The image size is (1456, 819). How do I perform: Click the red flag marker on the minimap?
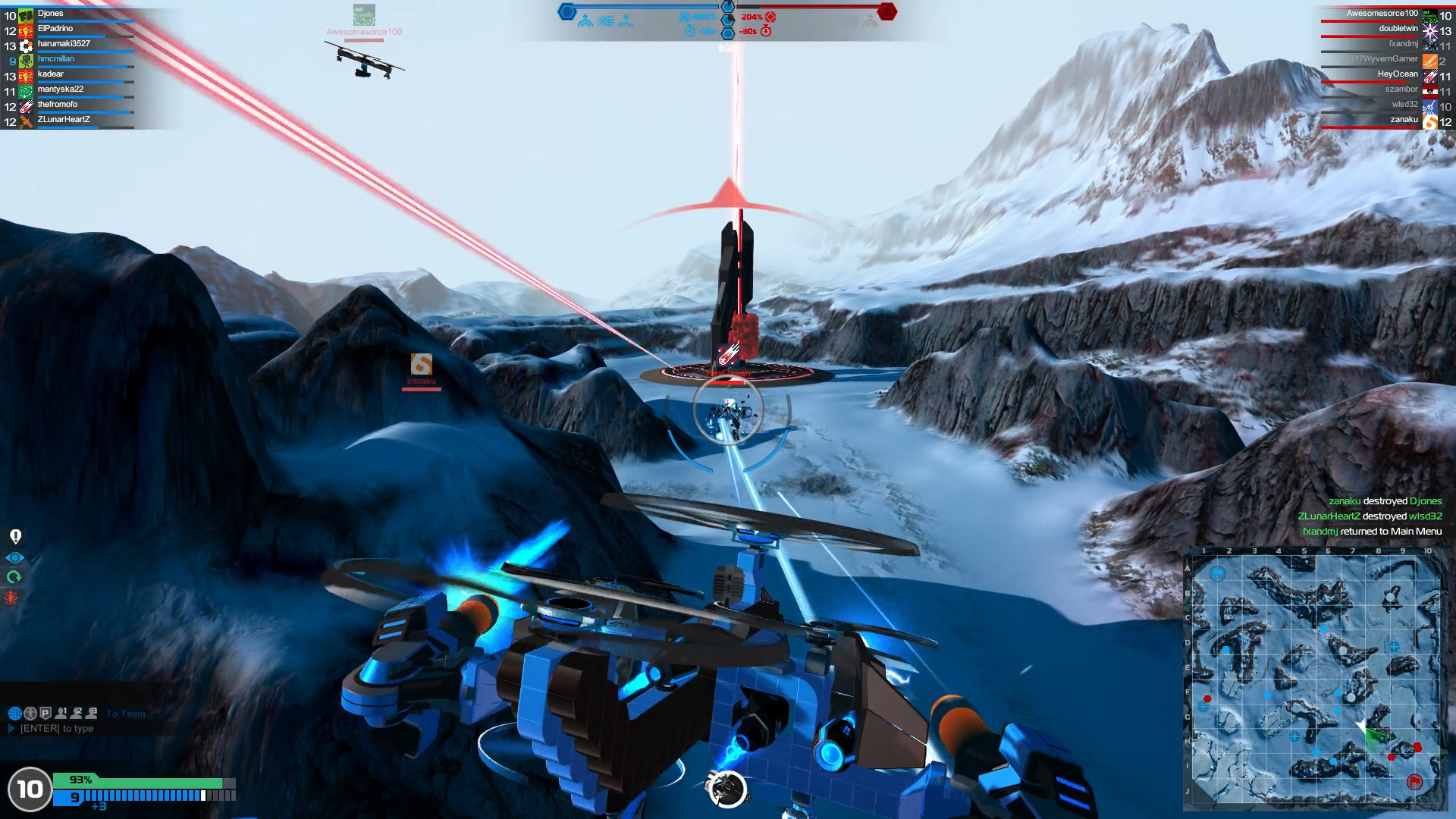coord(1414,782)
